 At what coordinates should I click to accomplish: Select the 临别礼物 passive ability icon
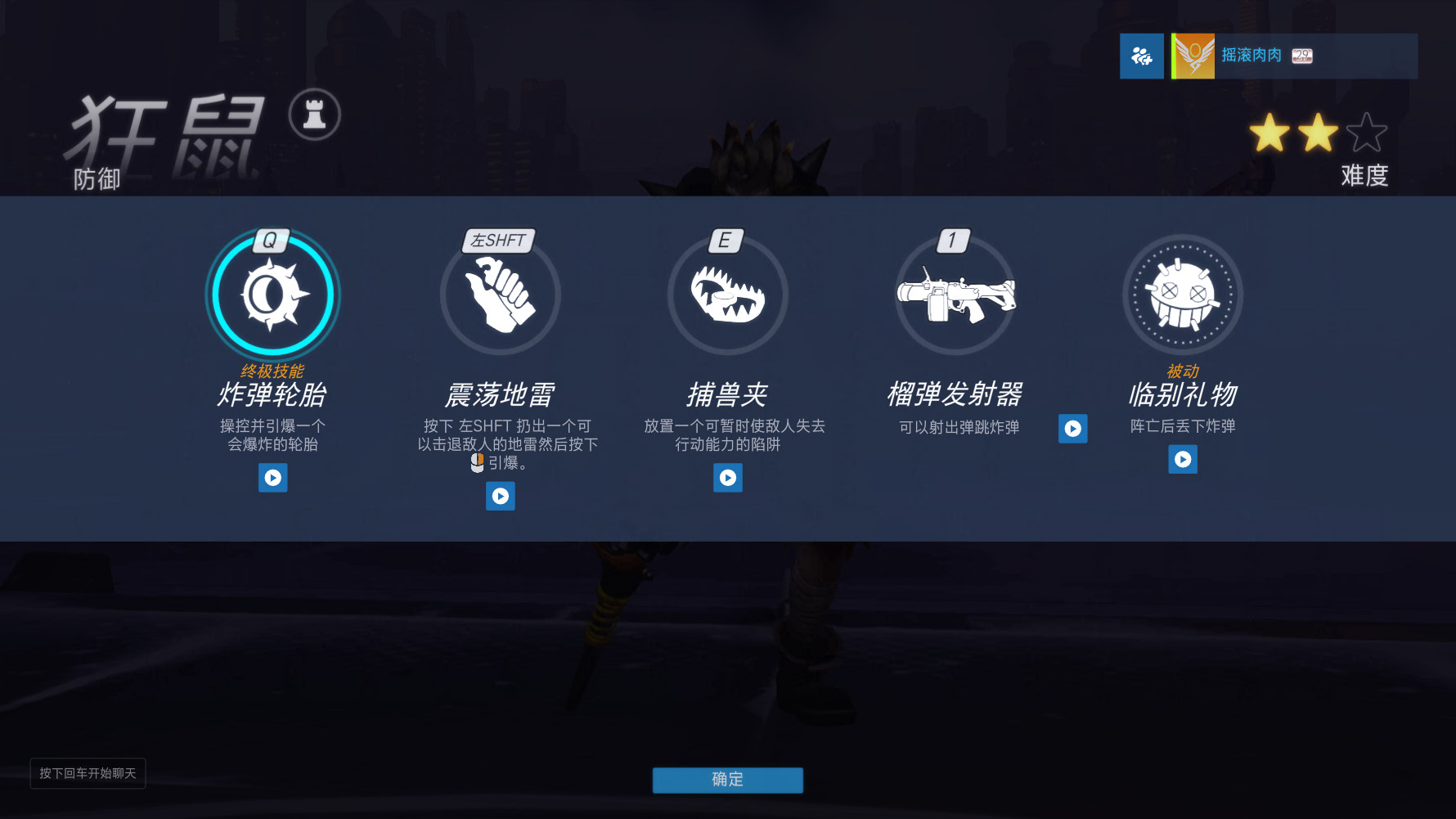click(x=1182, y=295)
